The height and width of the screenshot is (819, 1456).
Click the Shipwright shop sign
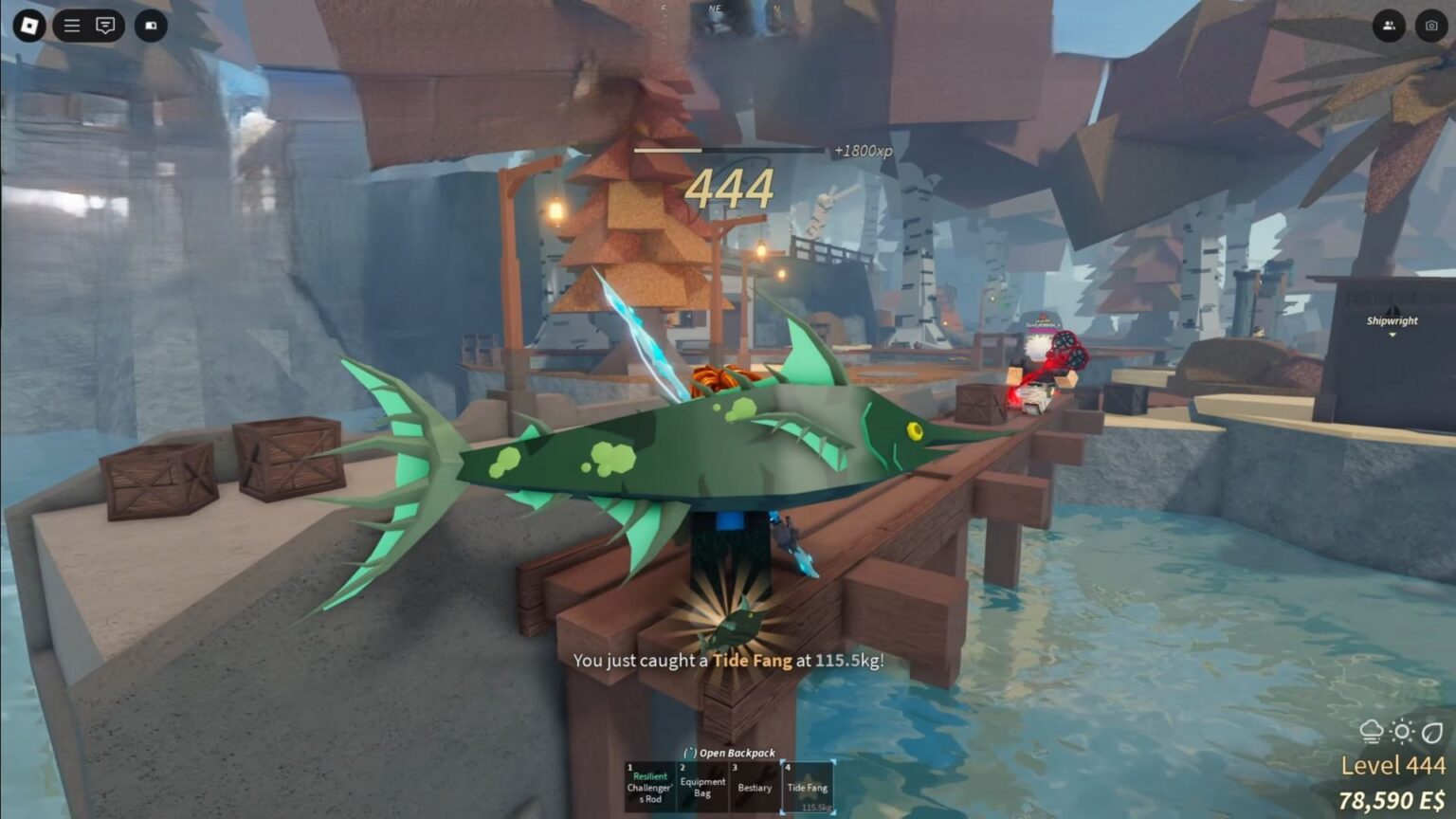pyautogui.click(x=1392, y=320)
